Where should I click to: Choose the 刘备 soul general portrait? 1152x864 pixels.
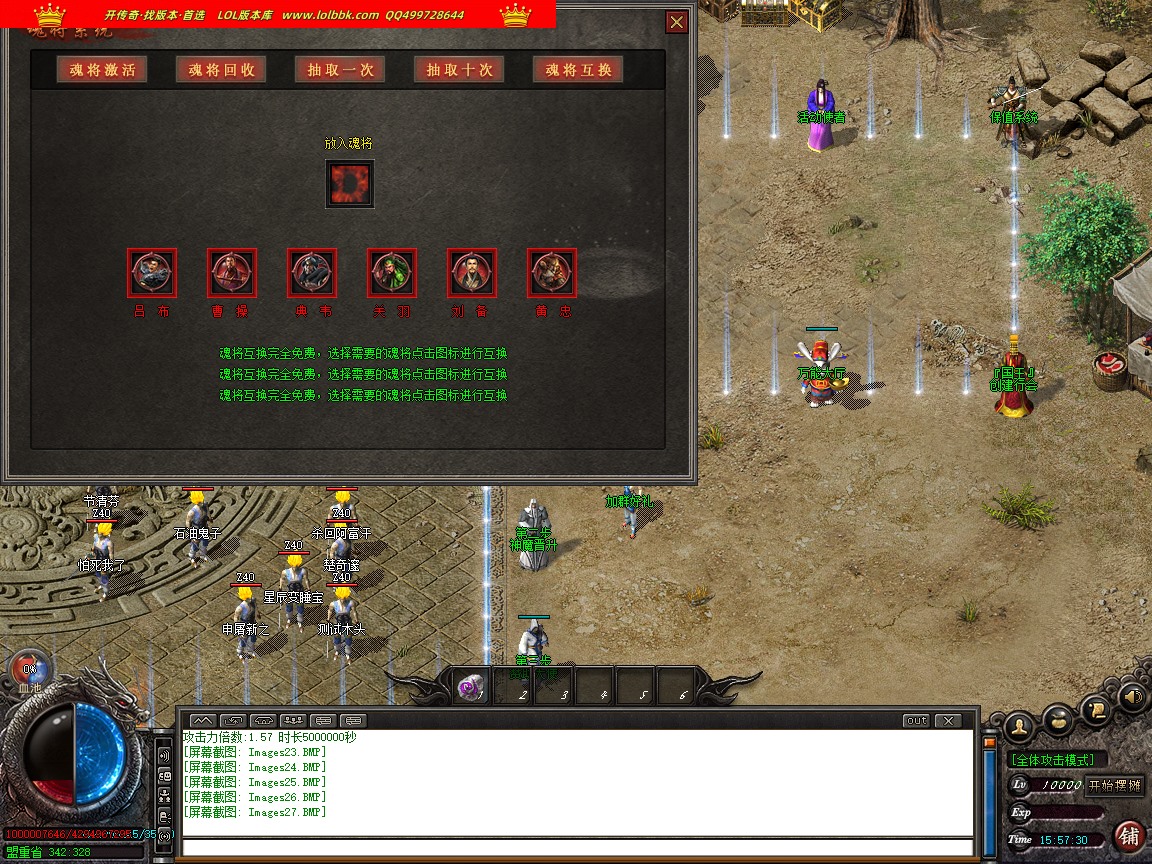472,272
